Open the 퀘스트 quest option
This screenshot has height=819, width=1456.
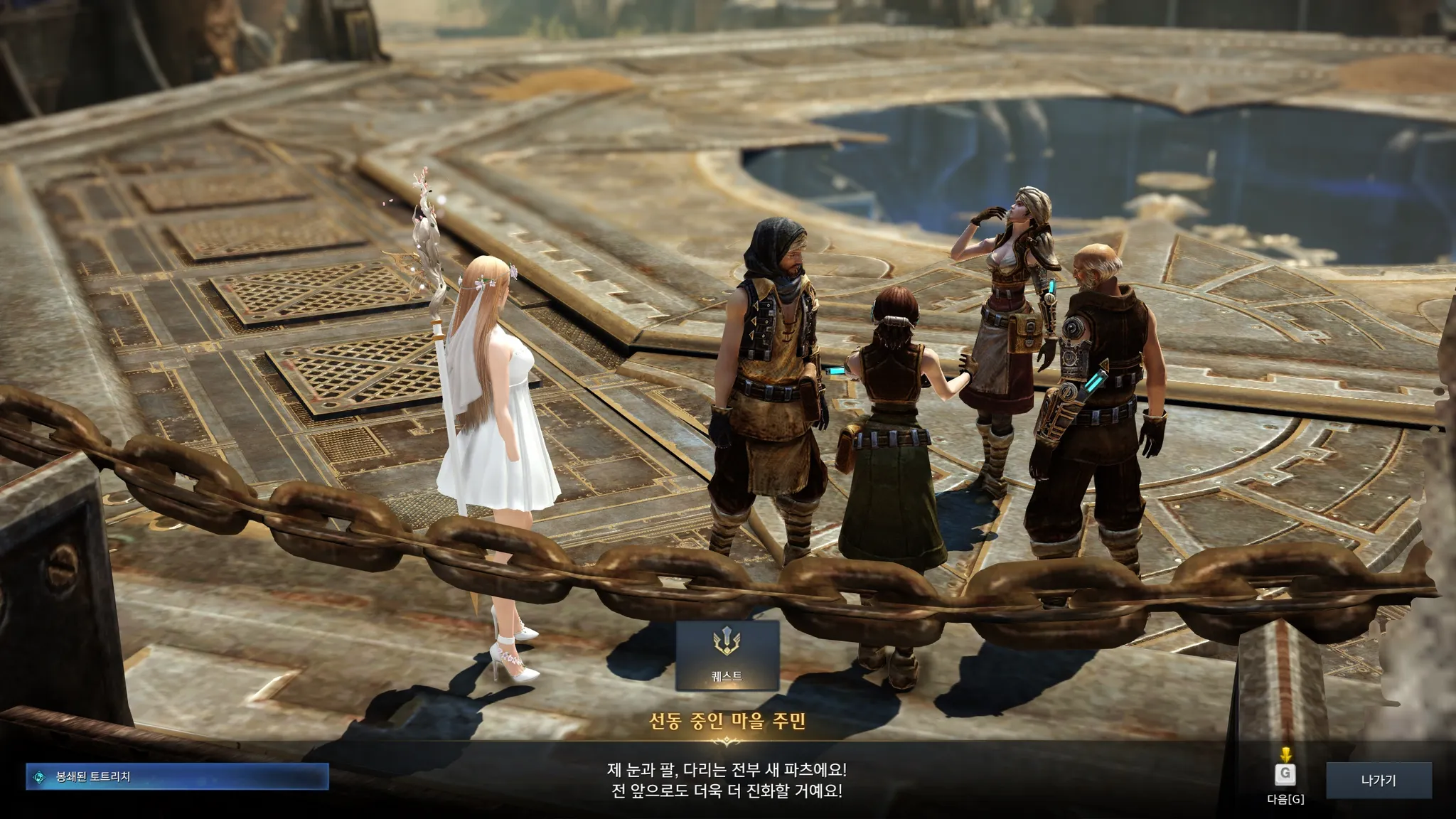(727, 655)
